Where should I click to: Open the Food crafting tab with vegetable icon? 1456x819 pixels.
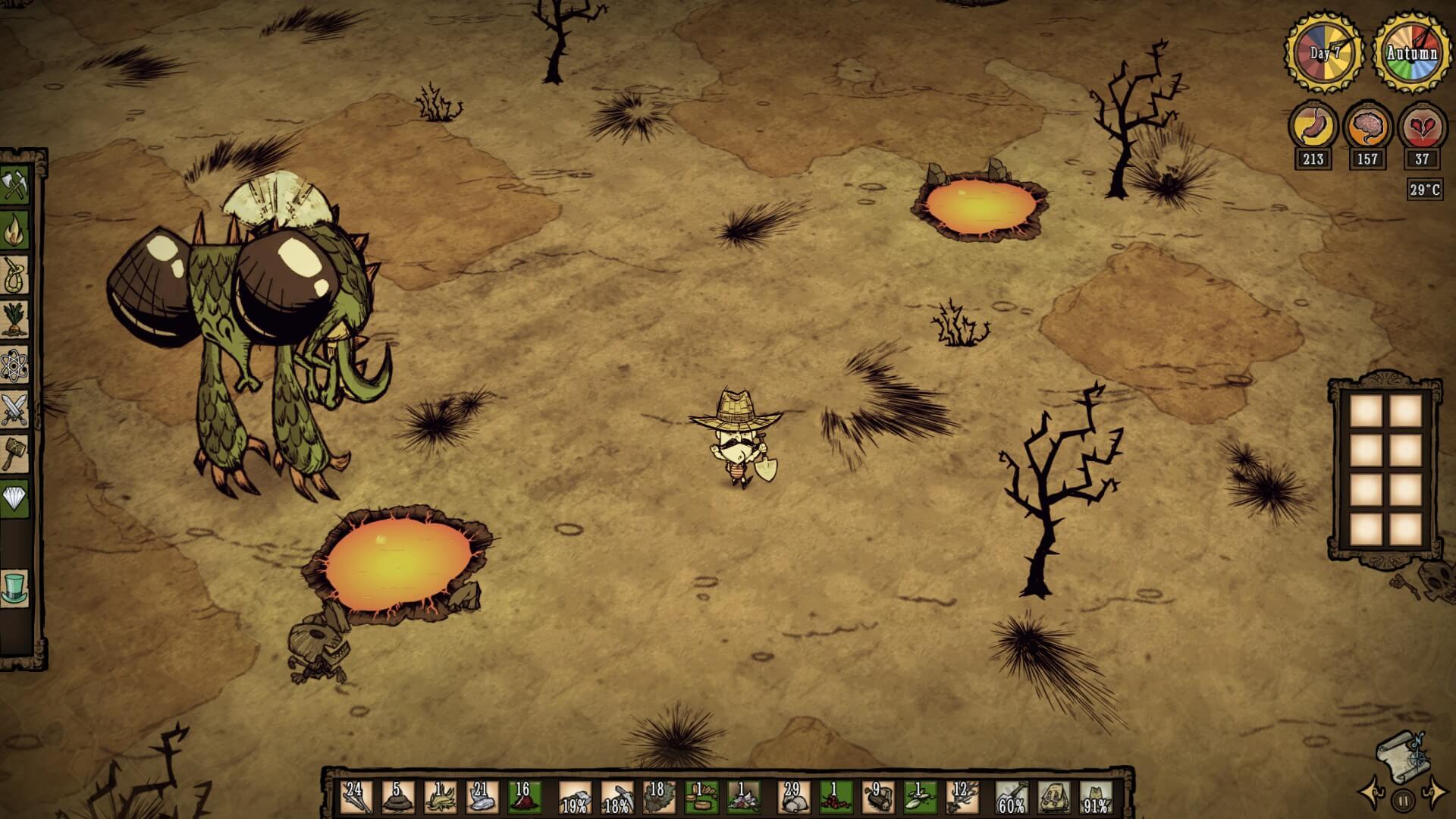pos(14,319)
